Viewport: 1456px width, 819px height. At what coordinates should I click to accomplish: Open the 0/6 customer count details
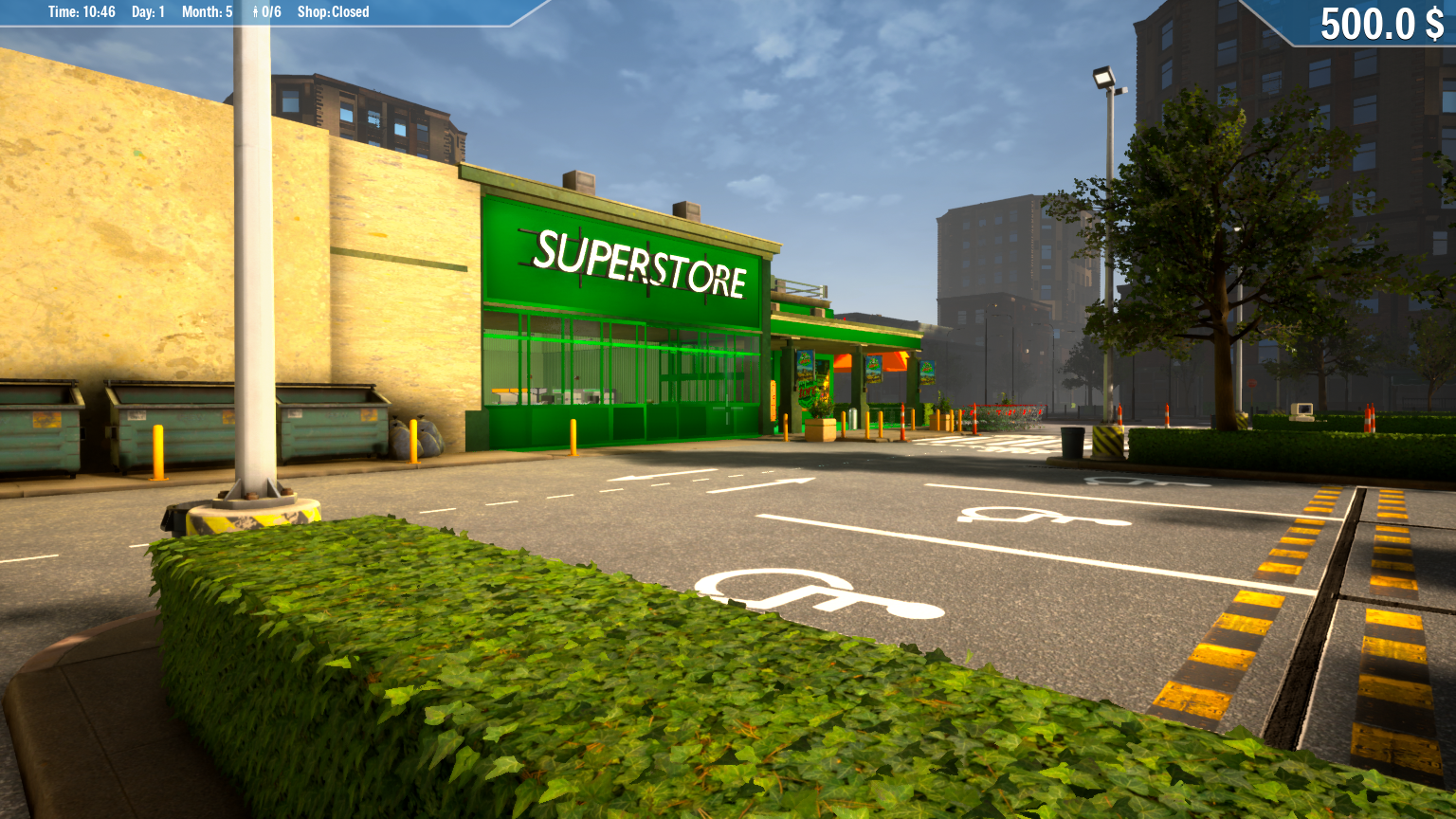(x=270, y=11)
